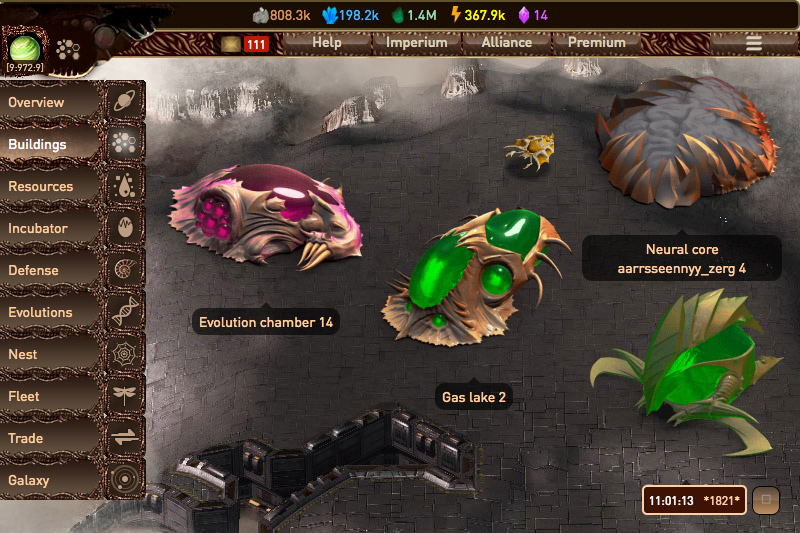Go to the Premium tab
The height and width of the screenshot is (533, 800).
click(x=597, y=43)
